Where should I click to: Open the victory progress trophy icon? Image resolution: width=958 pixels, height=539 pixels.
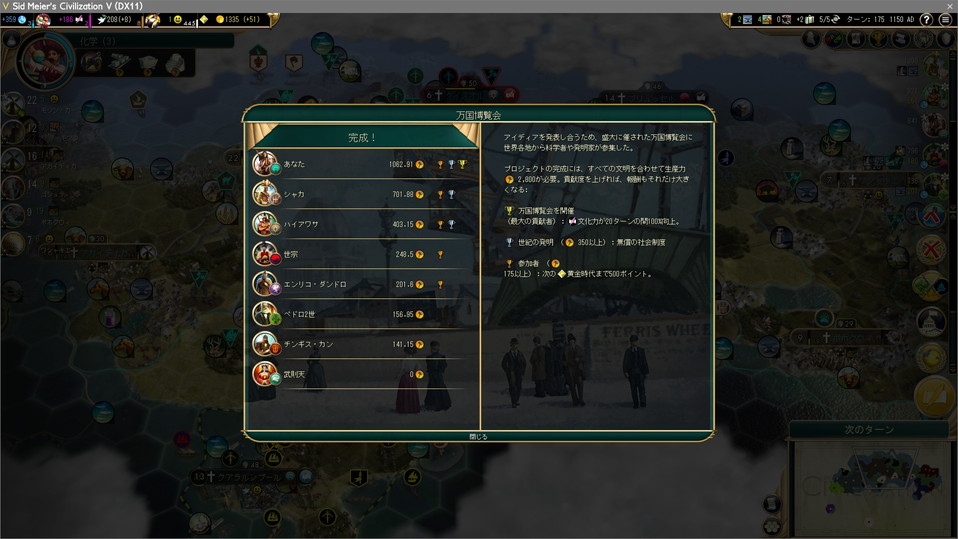878,40
